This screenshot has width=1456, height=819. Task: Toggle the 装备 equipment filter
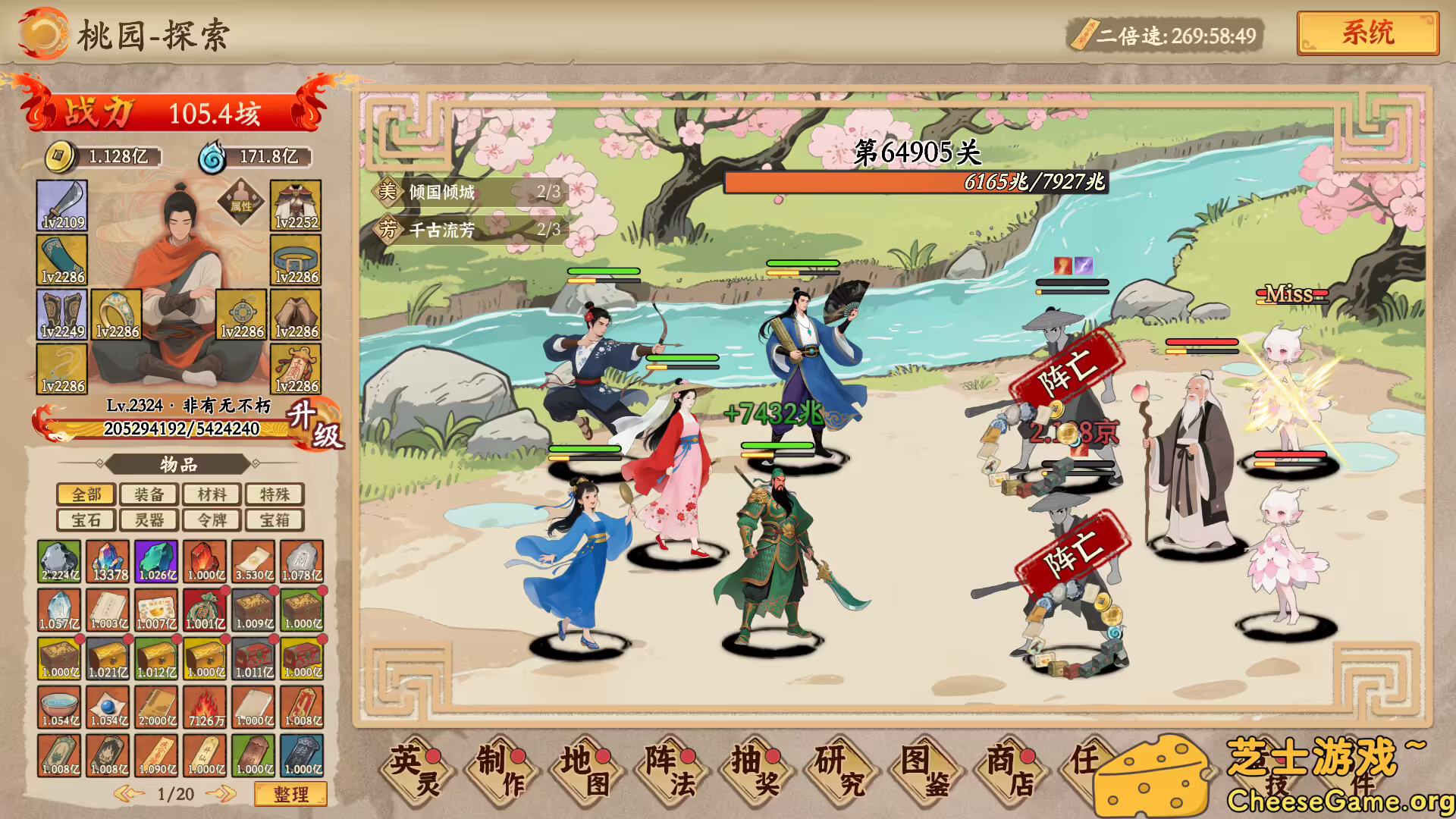point(148,494)
